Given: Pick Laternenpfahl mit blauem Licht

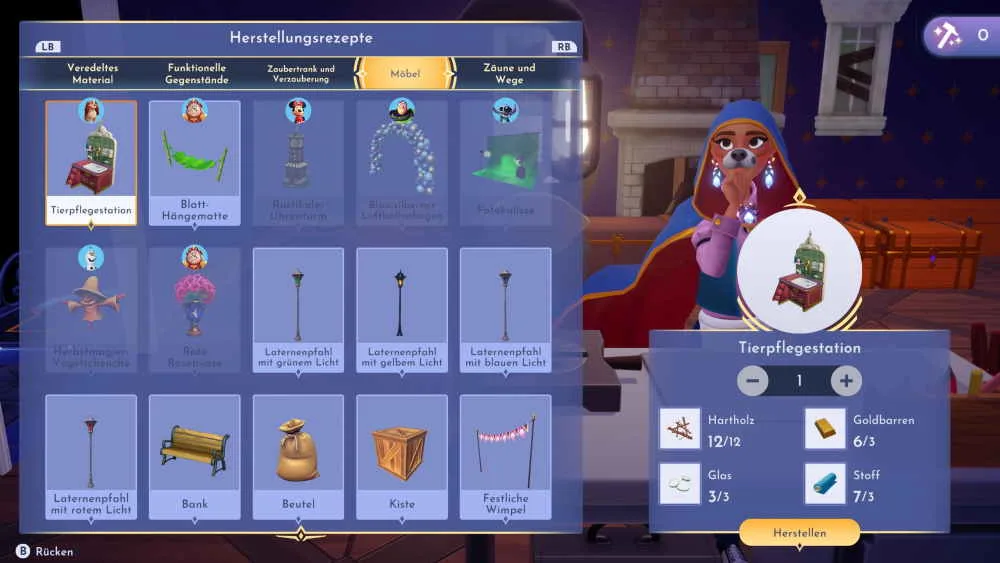Looking at the screenshot, I should [x=505, y=309].
